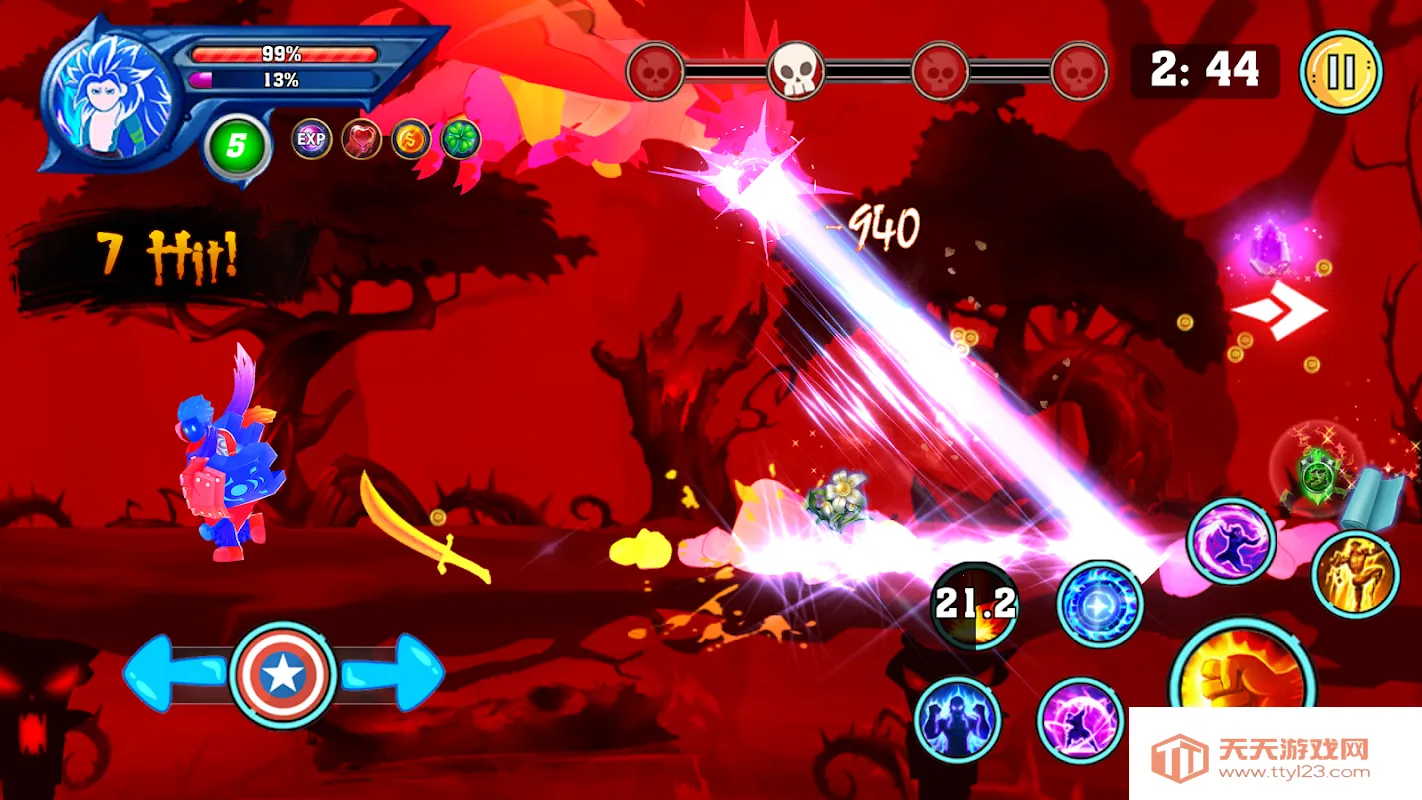Tap the blue right movement arrow
1422x800 pixels.
point(397,674)
